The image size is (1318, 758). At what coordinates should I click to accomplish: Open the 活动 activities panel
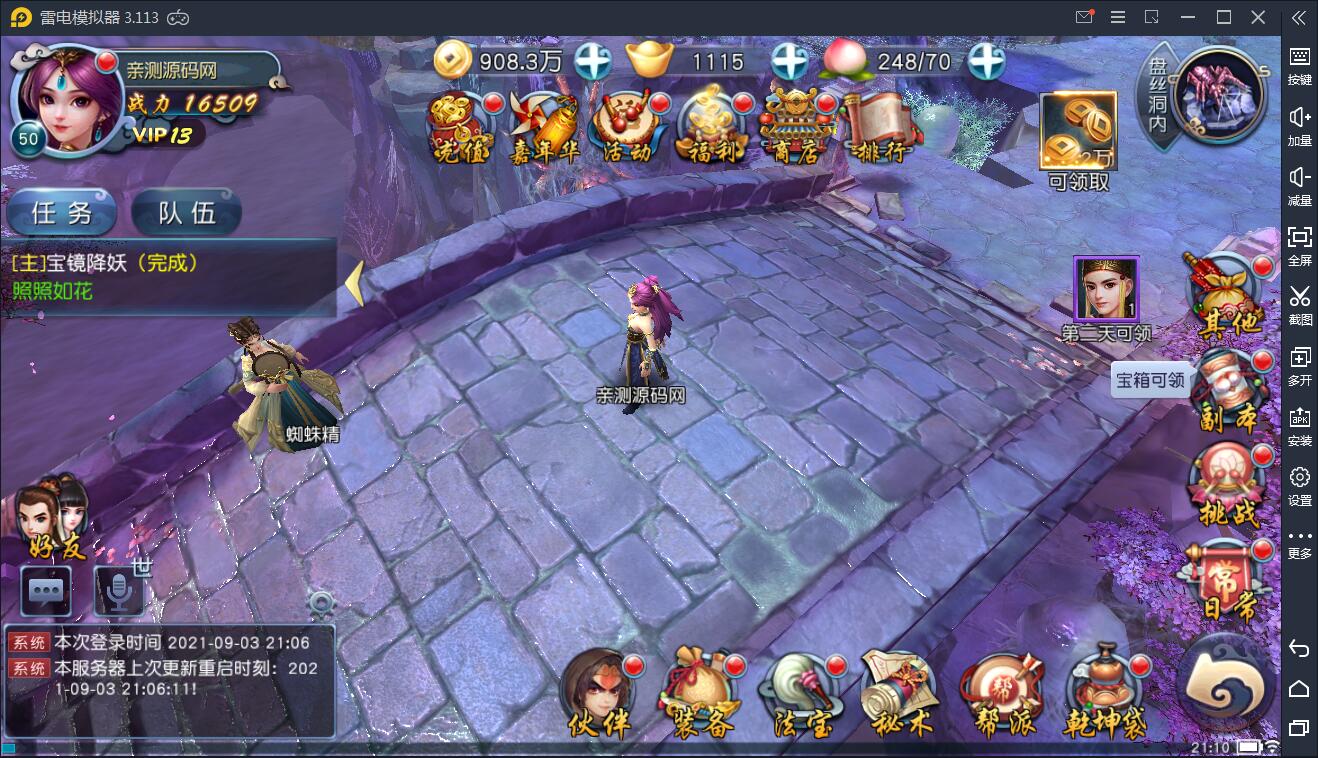point(628,128)
